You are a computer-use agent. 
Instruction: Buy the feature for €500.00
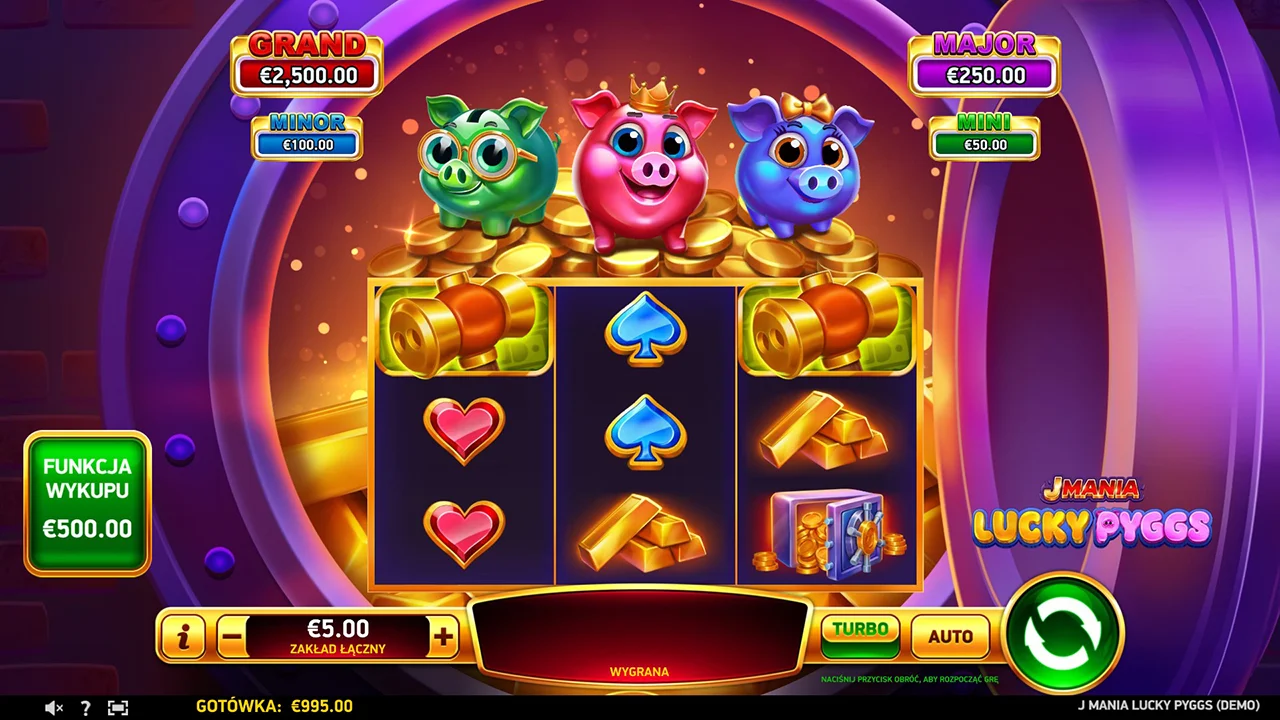[x=88, y=503]
